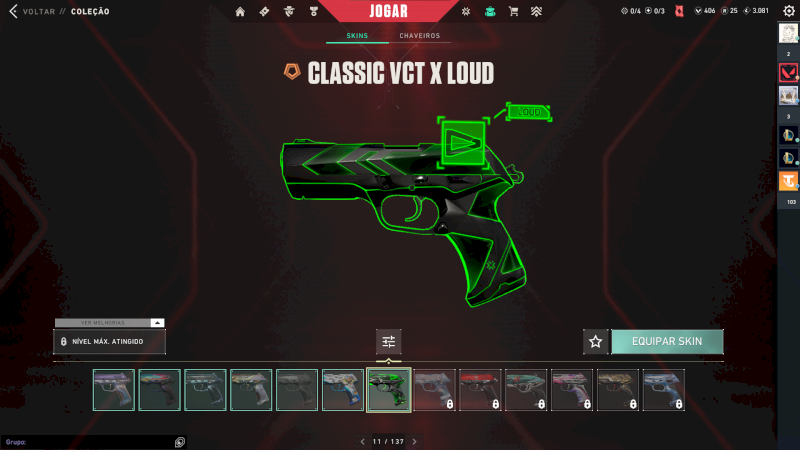The image size is (800, 450).
Task: Play the skin preview video icon
Action: pyautogui.click(x=462, y=142)
